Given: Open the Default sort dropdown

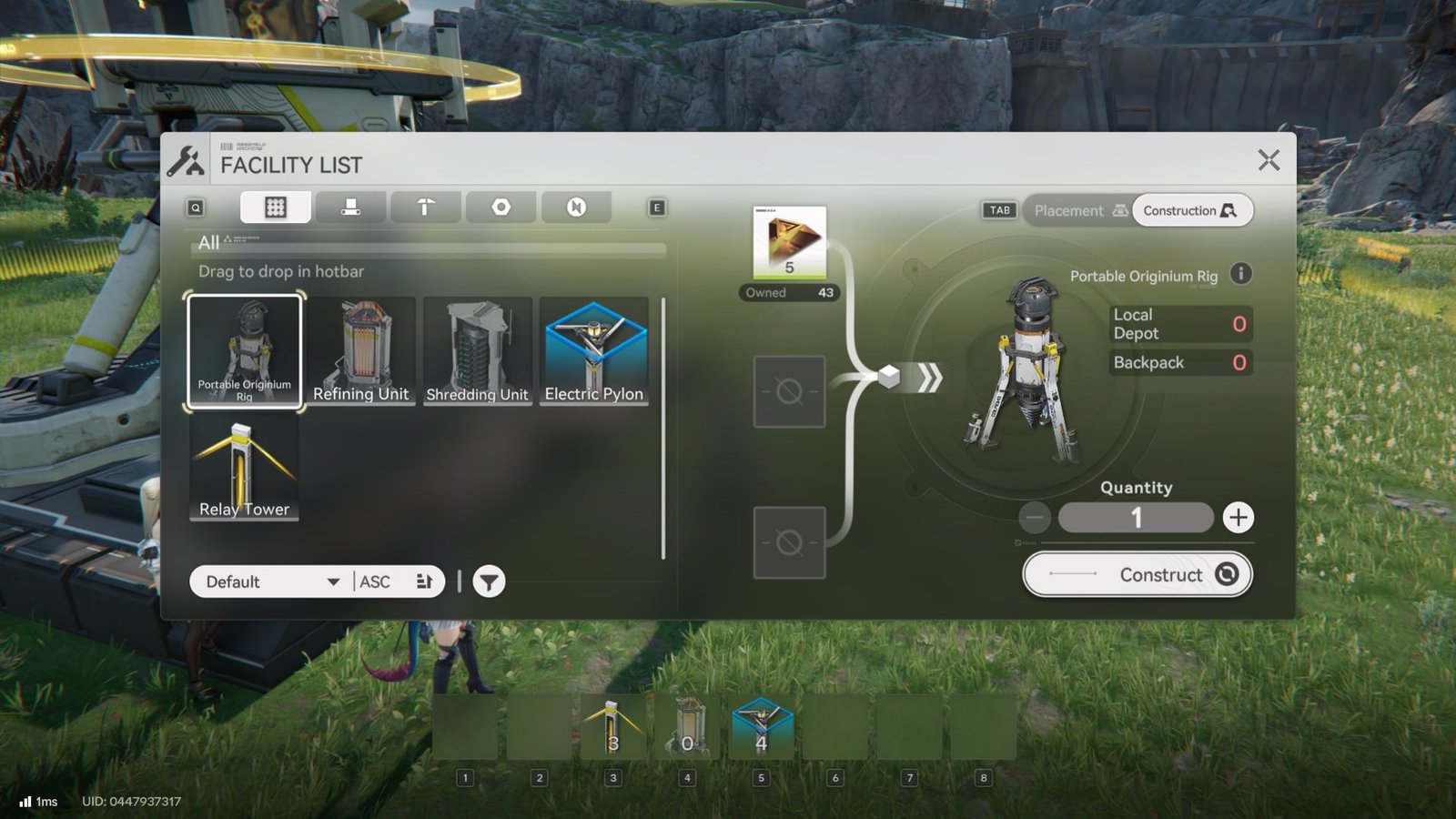Looking at the screenshot, I should (267, 581).
